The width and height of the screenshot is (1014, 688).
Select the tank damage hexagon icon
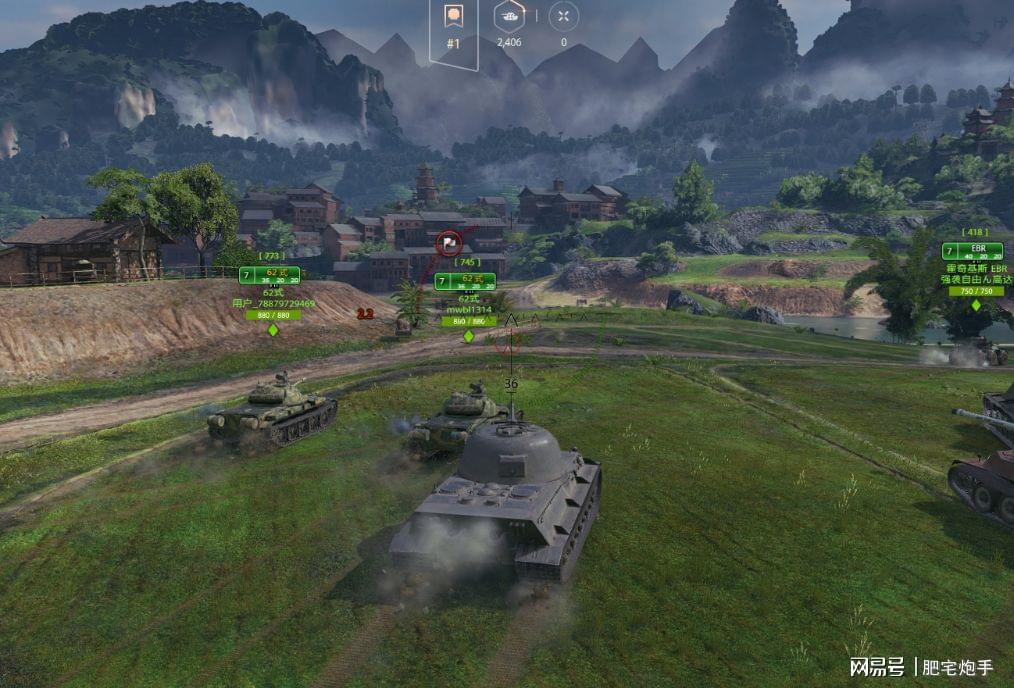pos(508,17)
